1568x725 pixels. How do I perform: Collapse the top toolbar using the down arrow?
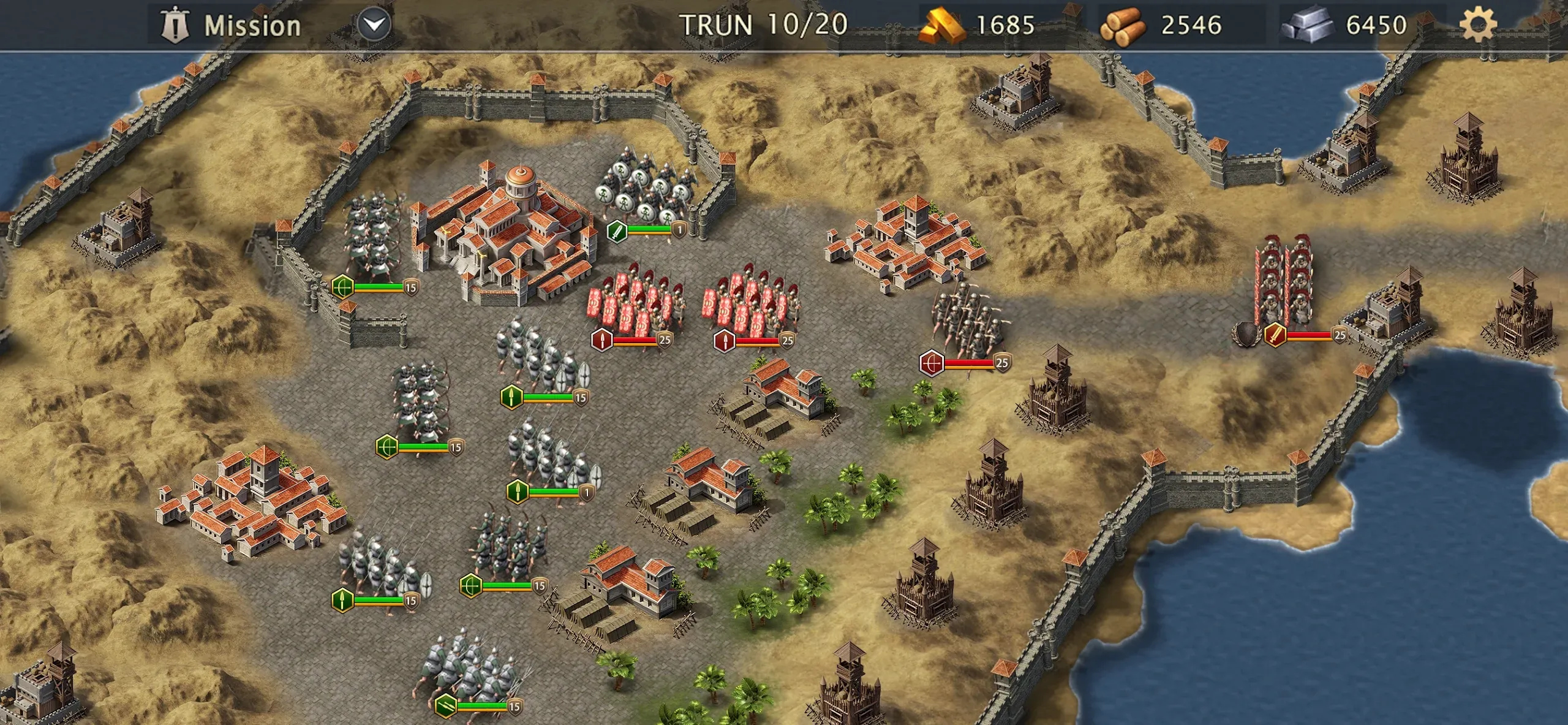coord(372,23)
